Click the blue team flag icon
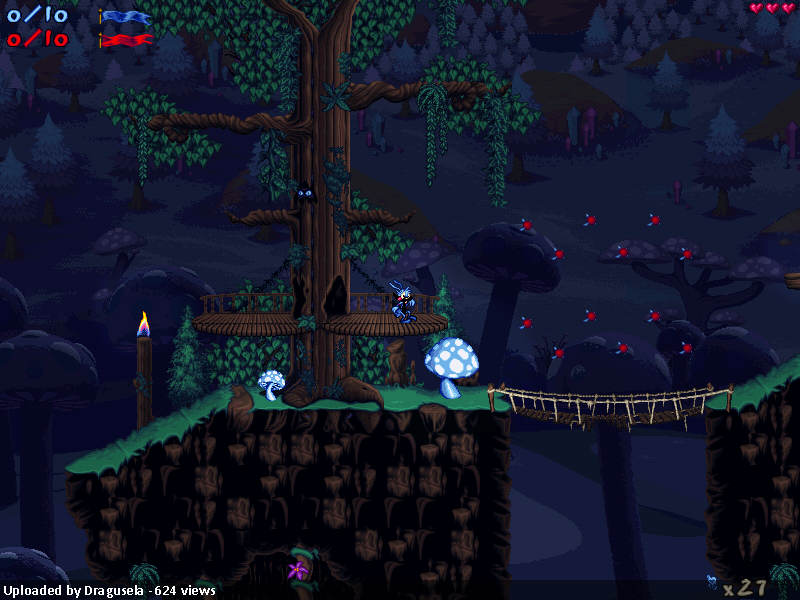800x600 pixels. pos(126,17)
